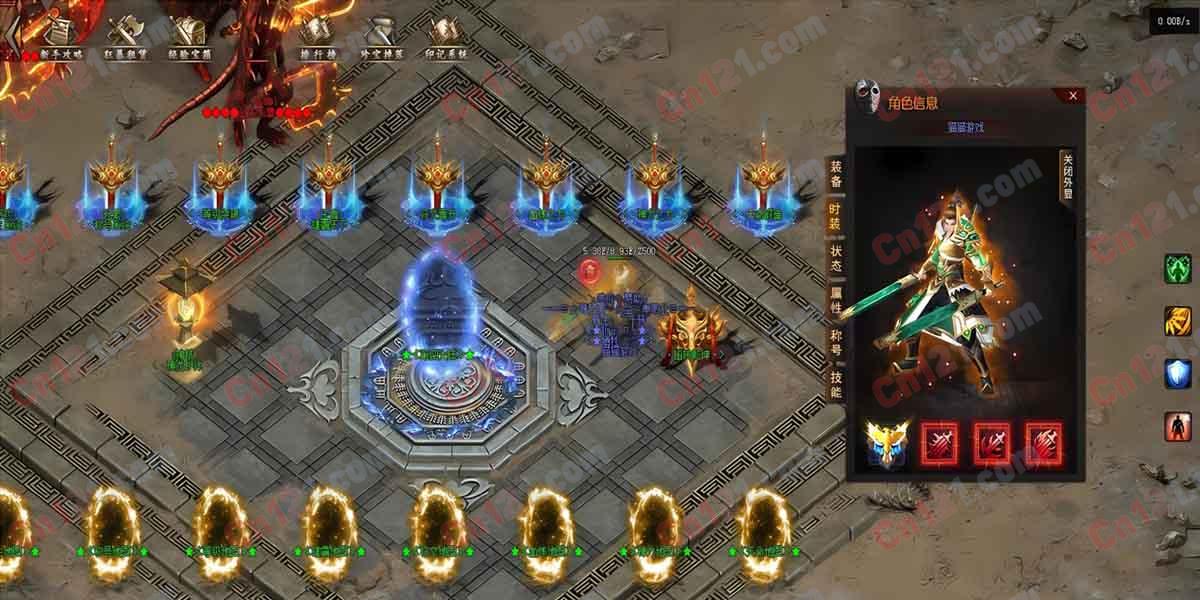Show the 属性 attributes tab
This screenshot has height=600, width=1200.
tap(836, 300)
